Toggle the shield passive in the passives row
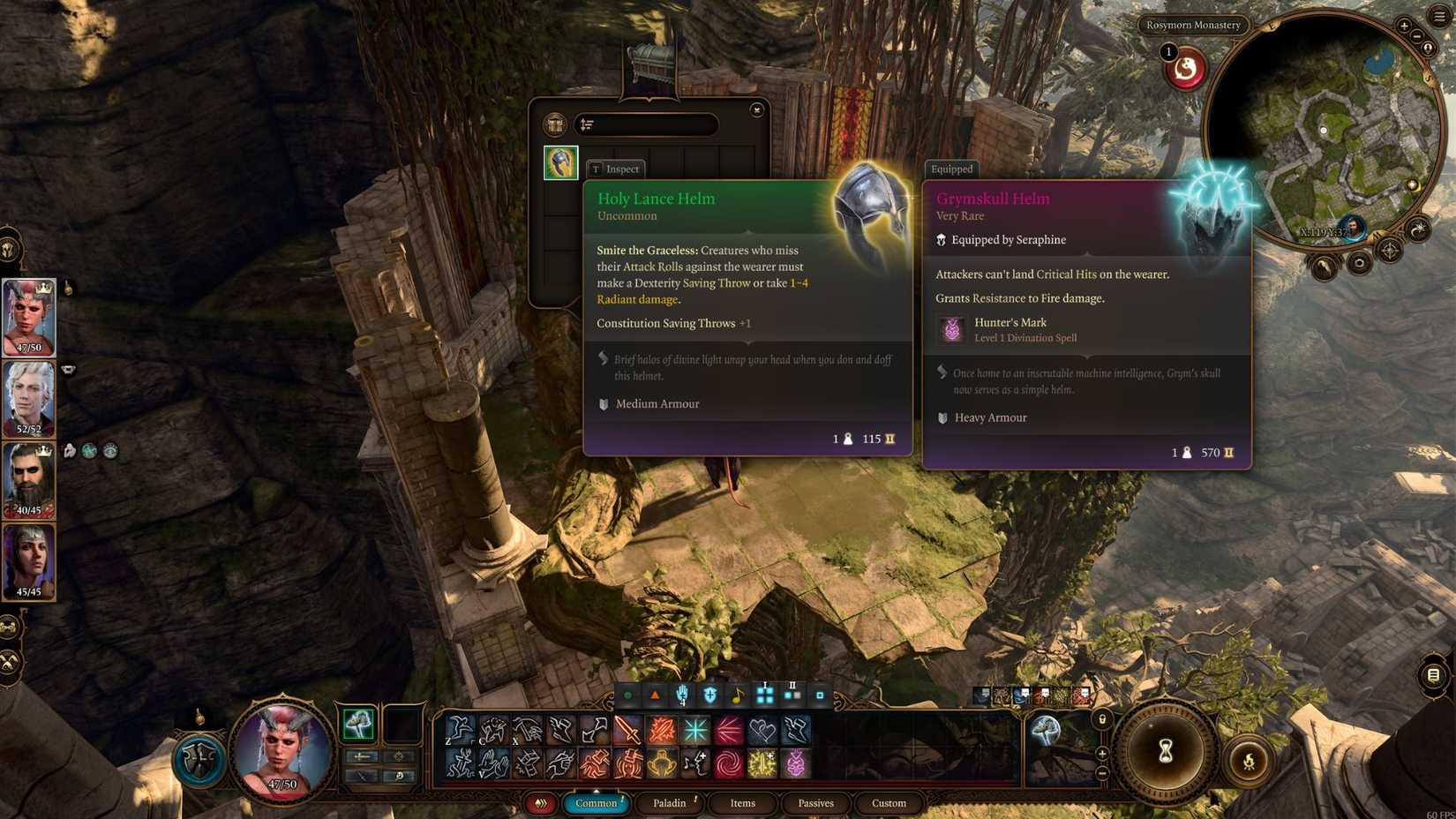 (710, 695)
